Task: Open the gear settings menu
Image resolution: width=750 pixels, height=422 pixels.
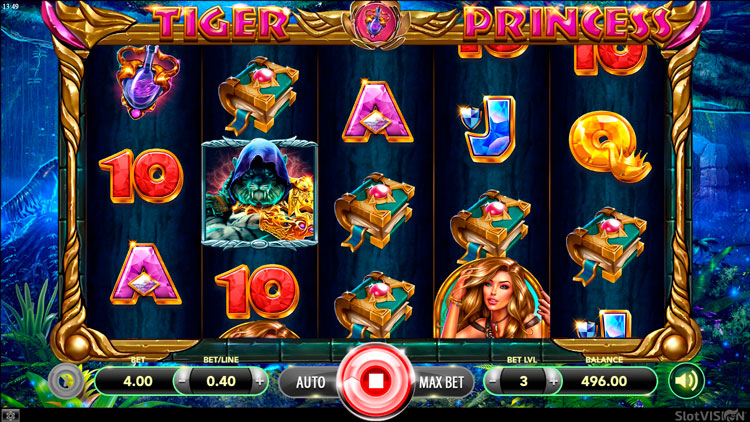Action: click(65, 381)
